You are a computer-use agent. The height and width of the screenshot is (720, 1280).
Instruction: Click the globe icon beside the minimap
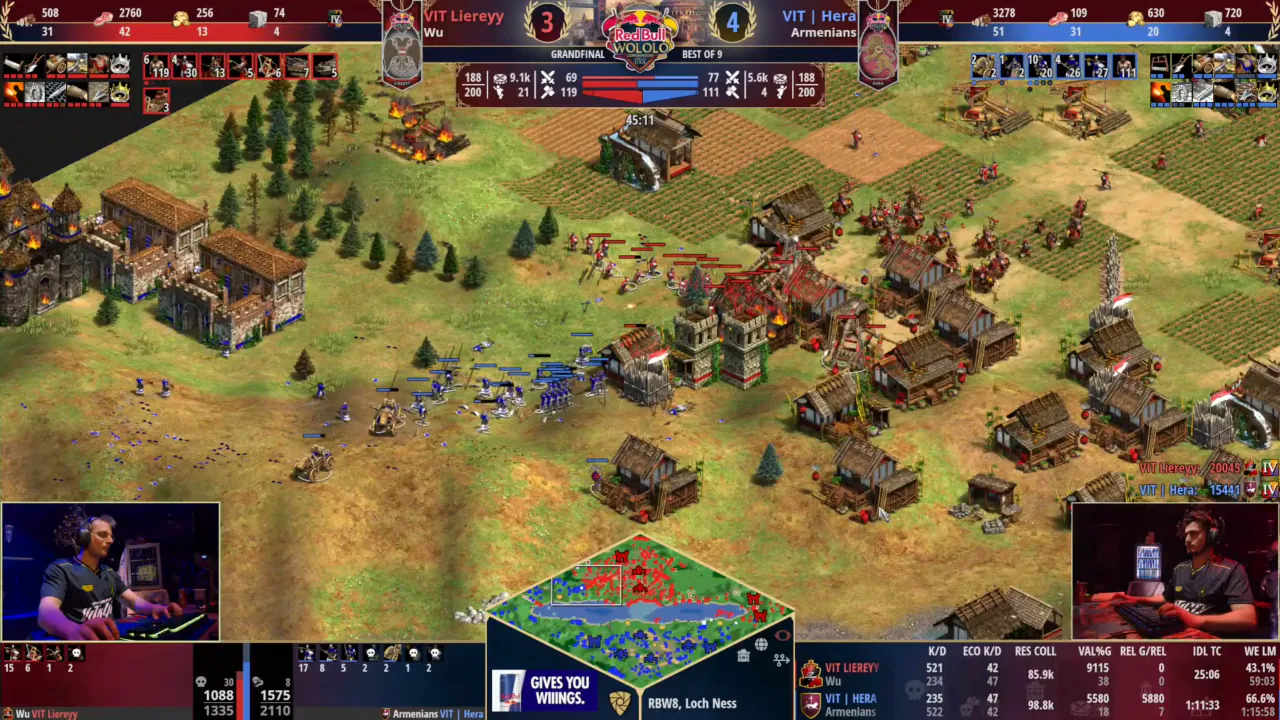tap(761, 645)
